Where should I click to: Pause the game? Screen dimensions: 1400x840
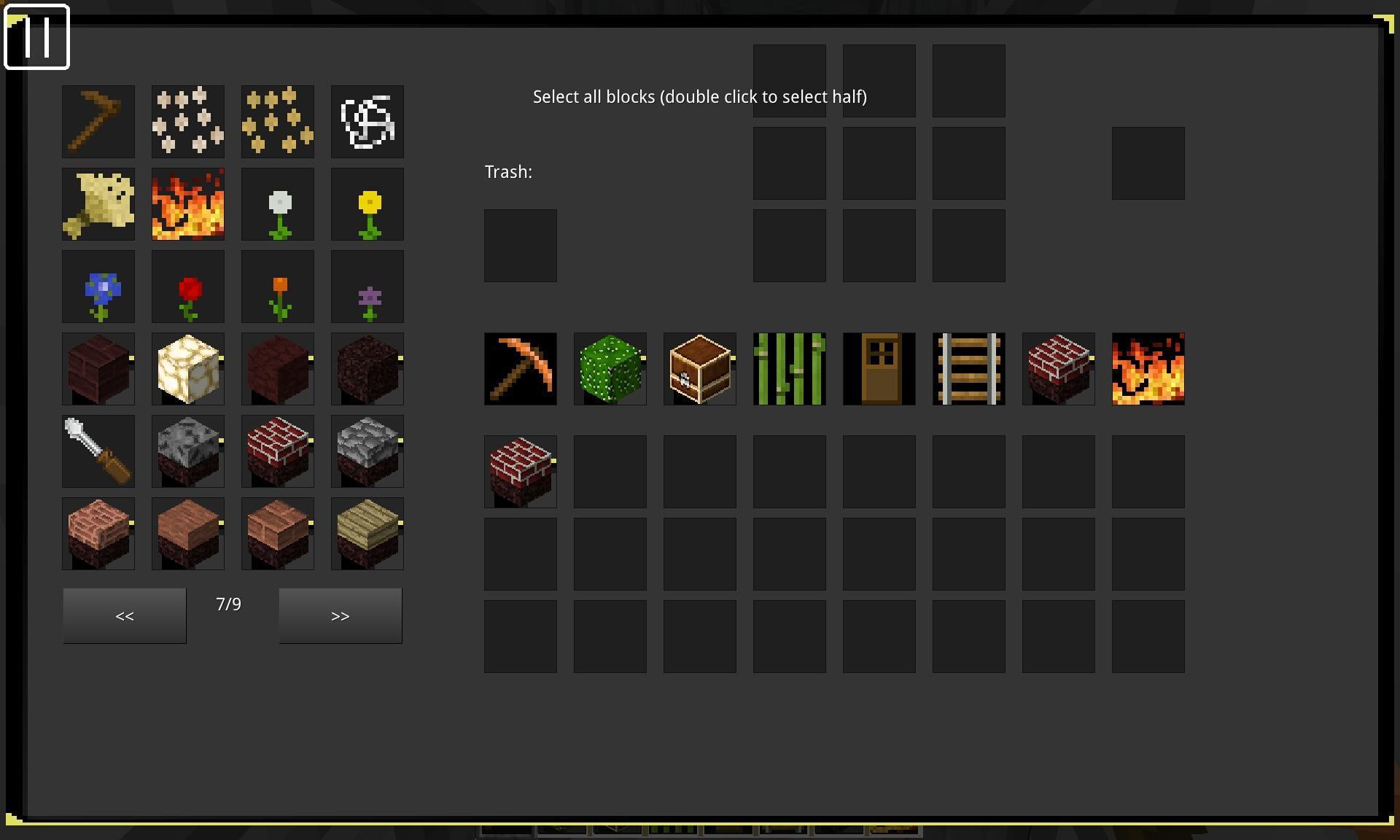point(36,37)
